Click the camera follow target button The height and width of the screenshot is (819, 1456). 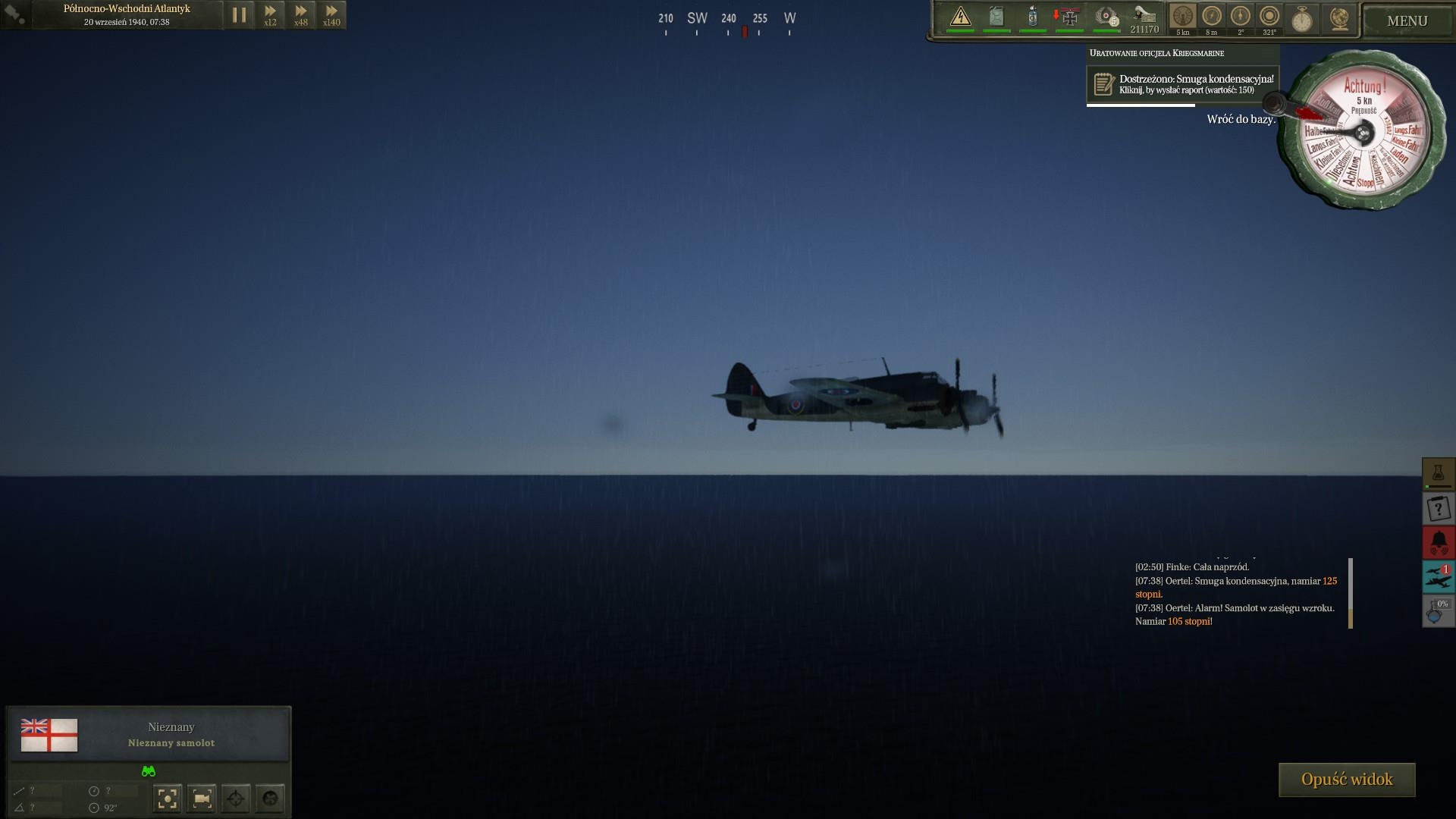tap(202, 798)
